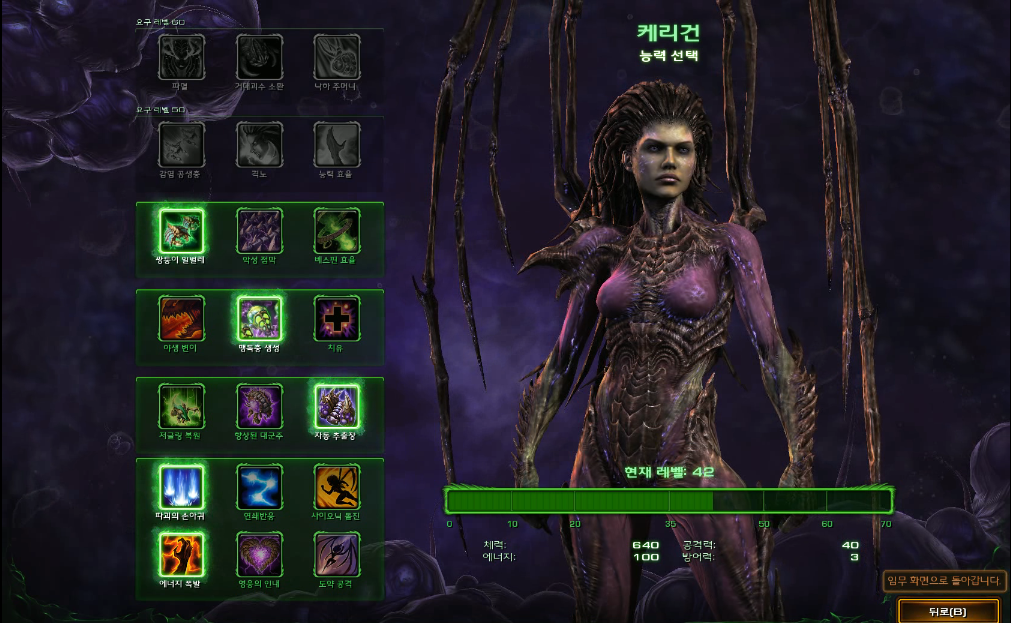1011x623 pixels.
Task: Select the 야생 변이 ability icon
Action: [181, 318]
